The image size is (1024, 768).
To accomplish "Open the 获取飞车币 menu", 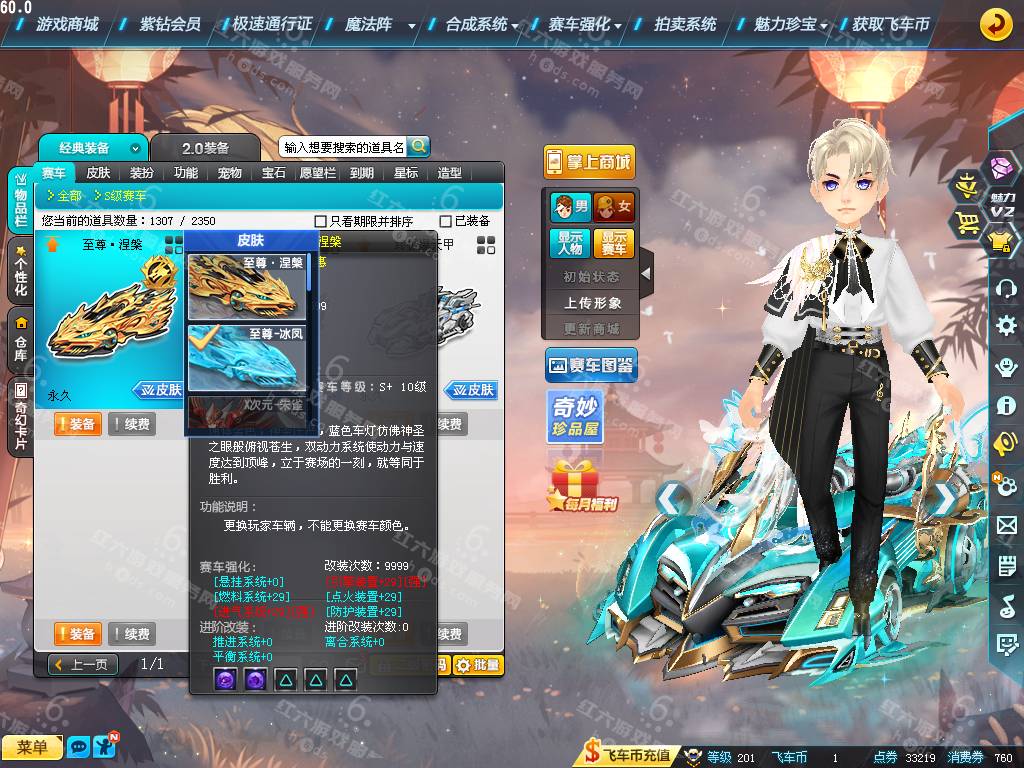I will pos(890,24).
